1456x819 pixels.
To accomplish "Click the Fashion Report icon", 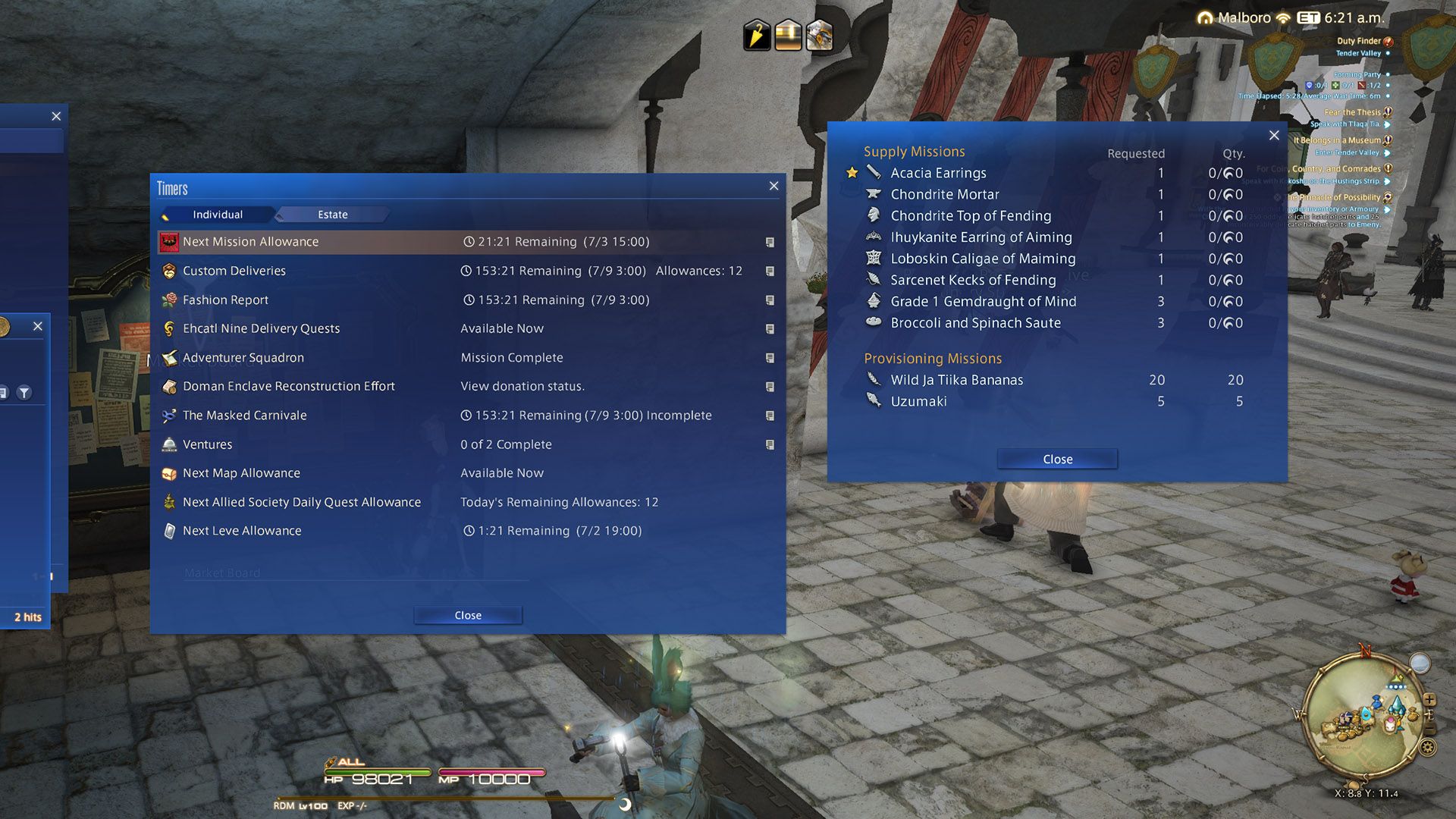I will point(168,300).
